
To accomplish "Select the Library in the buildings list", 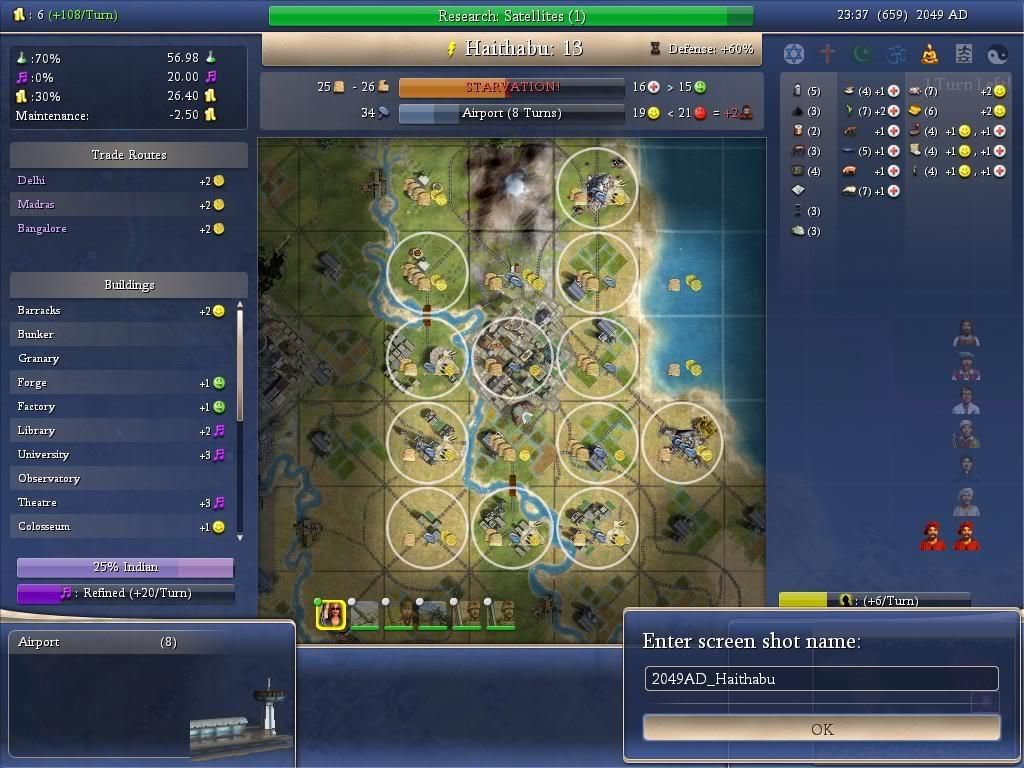I will pyautogui.click(x=120, y=430).
